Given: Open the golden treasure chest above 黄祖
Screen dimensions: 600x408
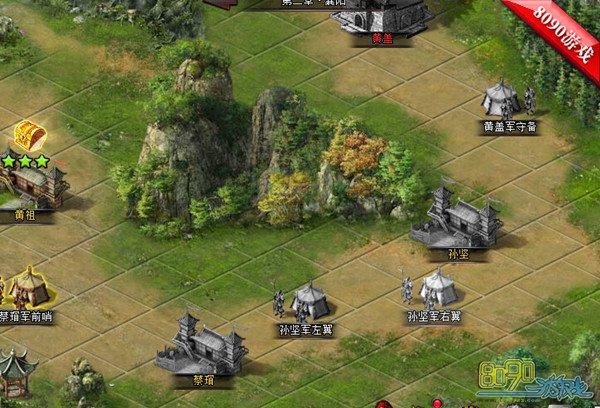Looking at the screenshot, I should [x=27, y=135].
